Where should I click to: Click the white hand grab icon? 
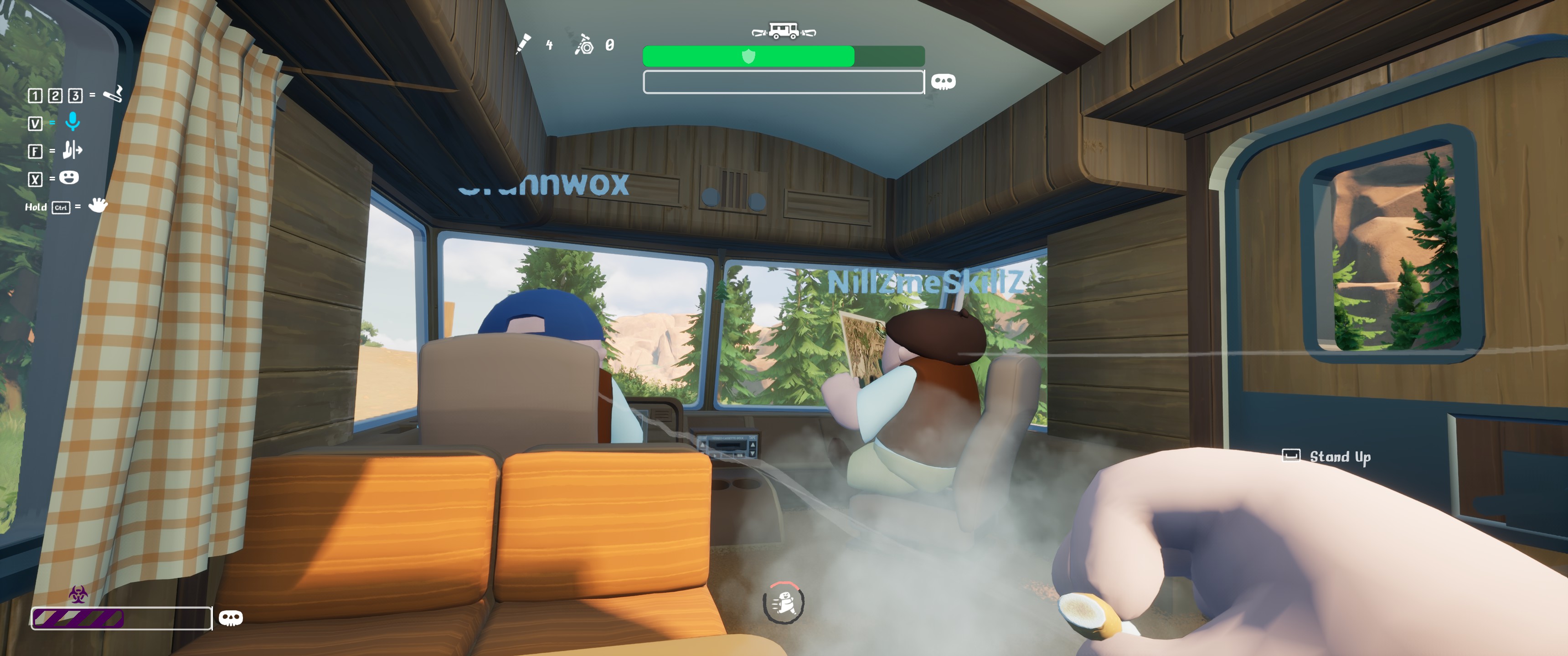98,205
